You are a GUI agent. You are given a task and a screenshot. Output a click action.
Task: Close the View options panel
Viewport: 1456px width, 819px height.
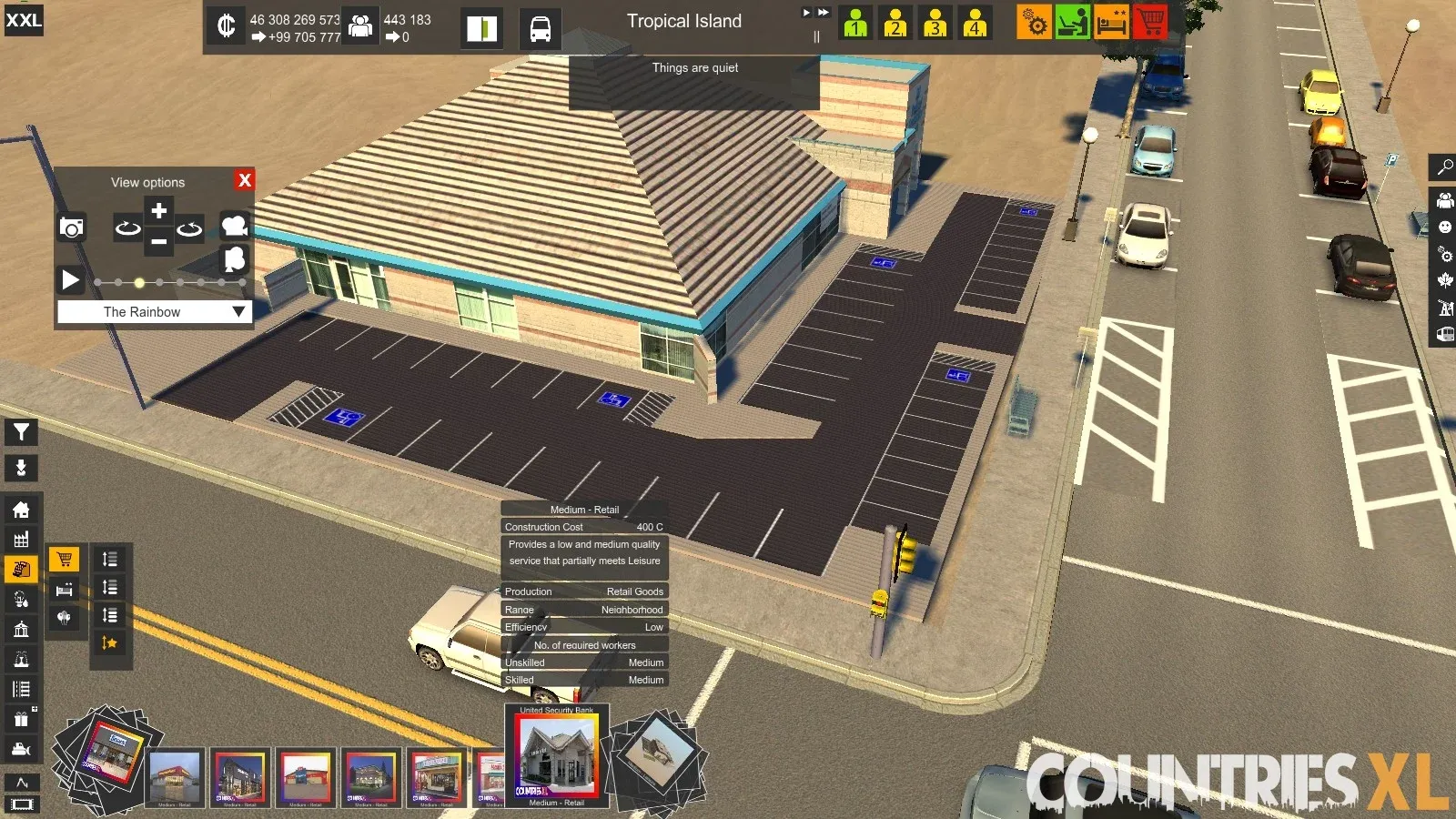244,180
